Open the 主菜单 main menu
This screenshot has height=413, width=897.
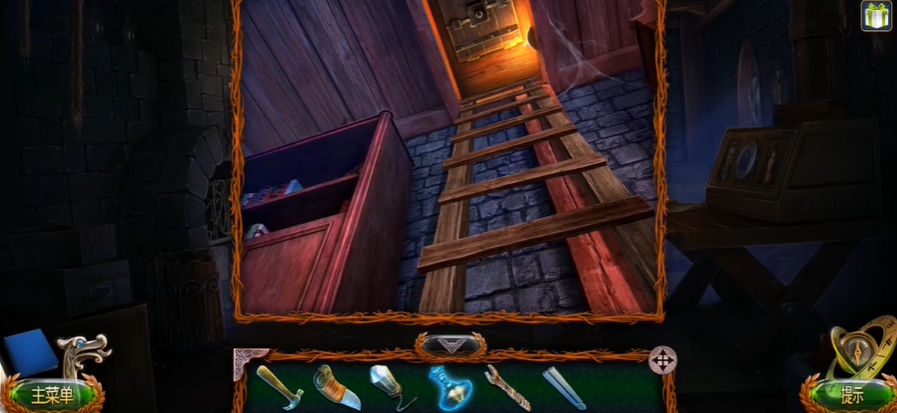coord(52,394)
